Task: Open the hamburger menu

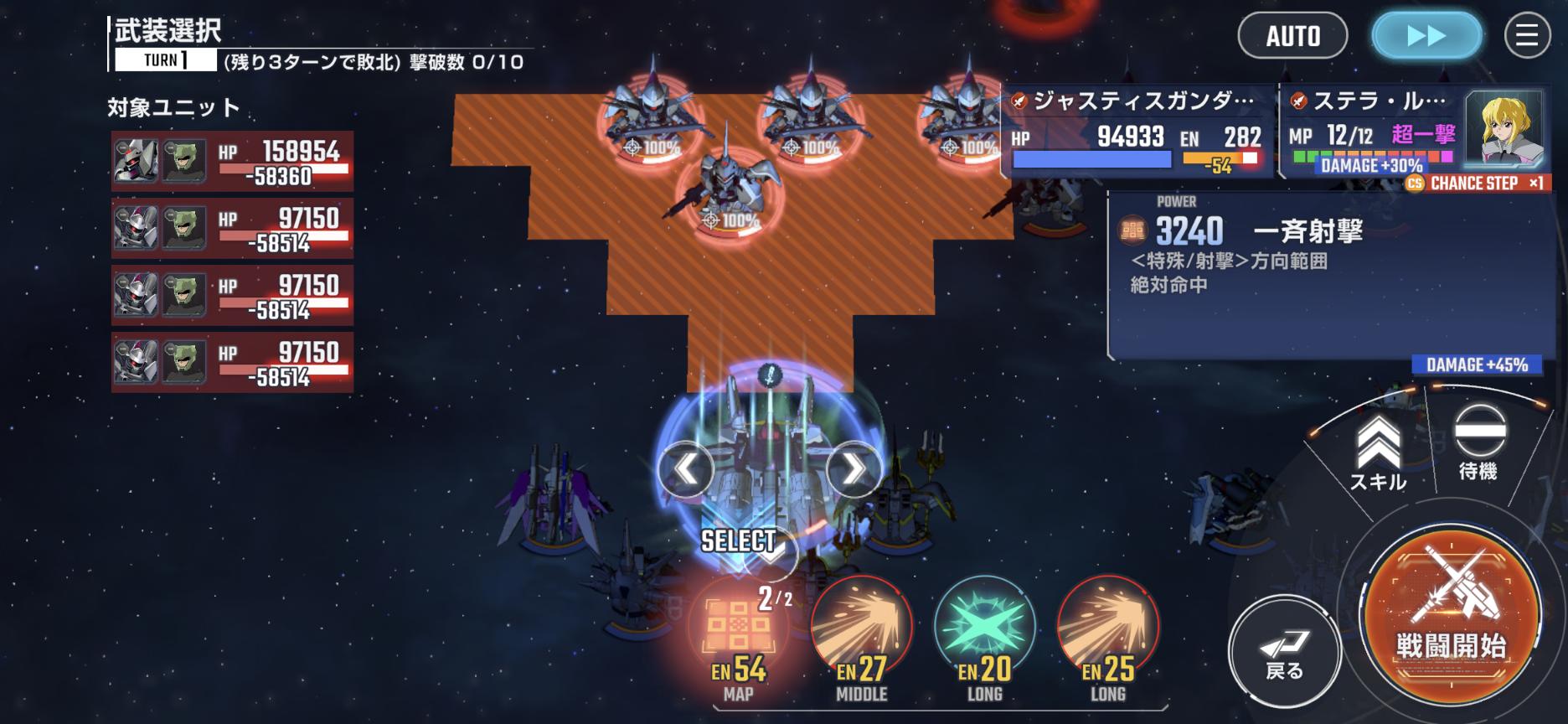Action: (x=1527, y=36)
